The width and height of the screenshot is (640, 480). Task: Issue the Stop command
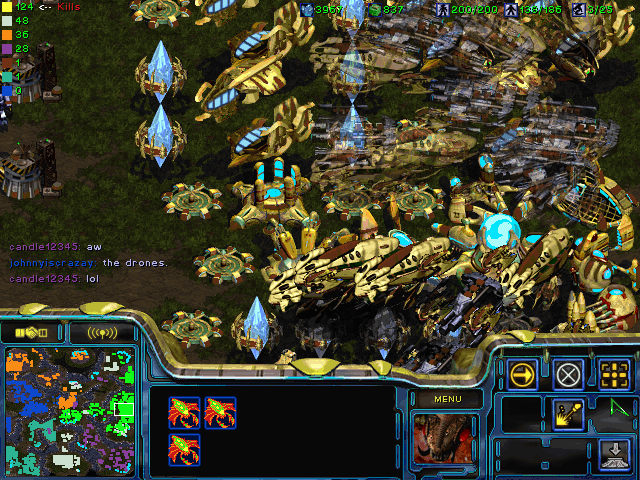568,375
